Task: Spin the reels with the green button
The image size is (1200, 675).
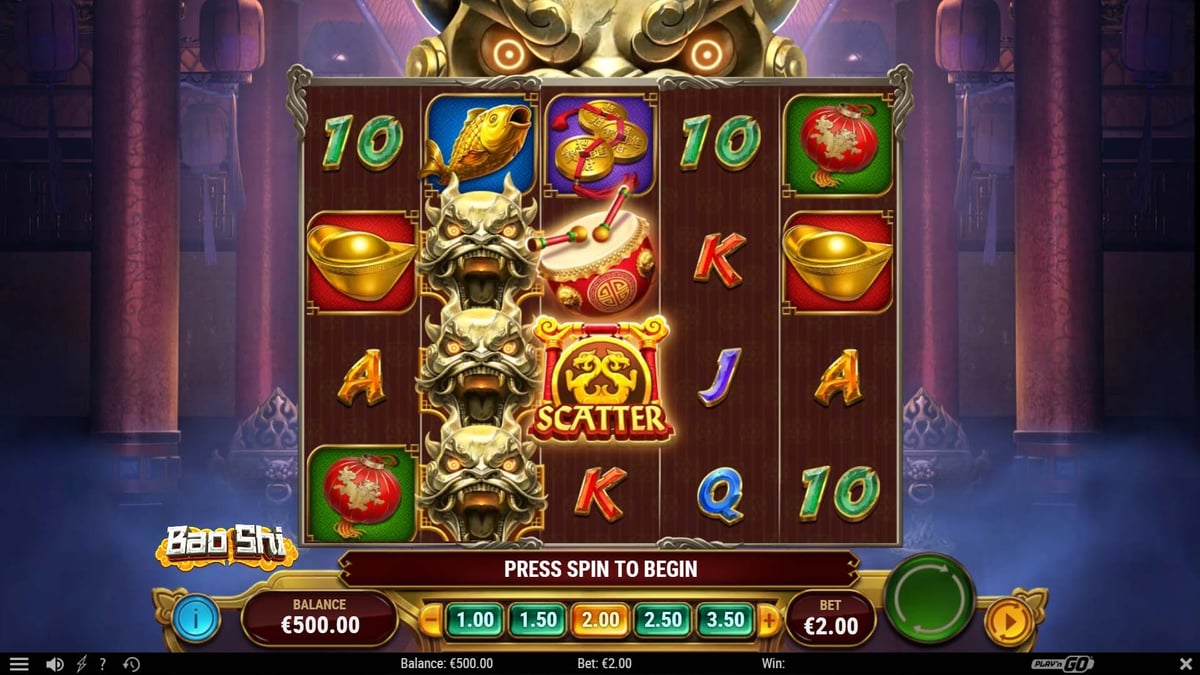Action: point(929,598)
